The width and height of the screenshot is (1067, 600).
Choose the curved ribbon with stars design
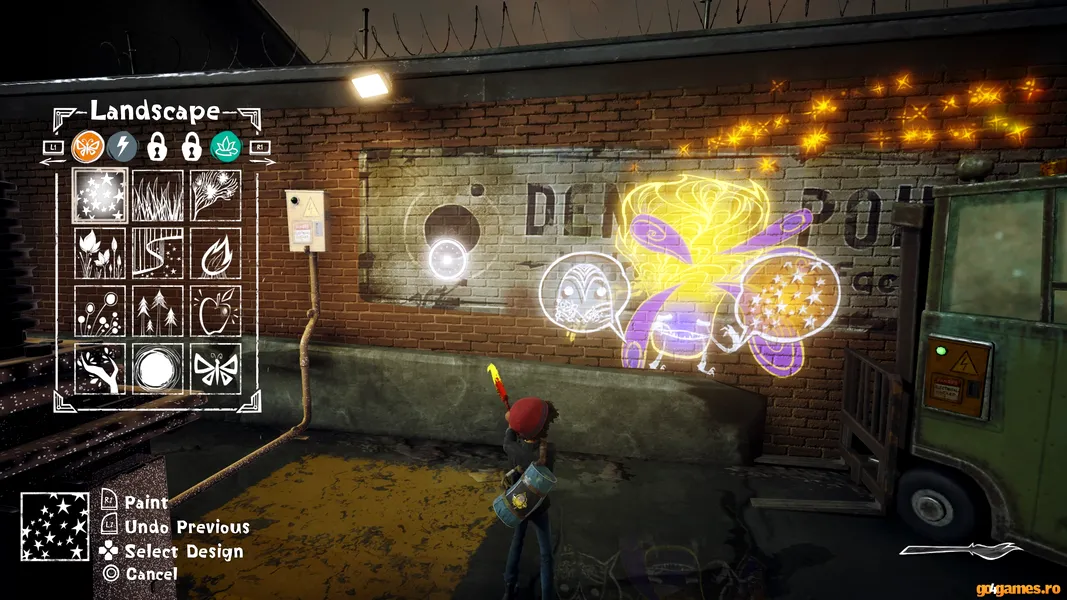(x=158, y=254)
